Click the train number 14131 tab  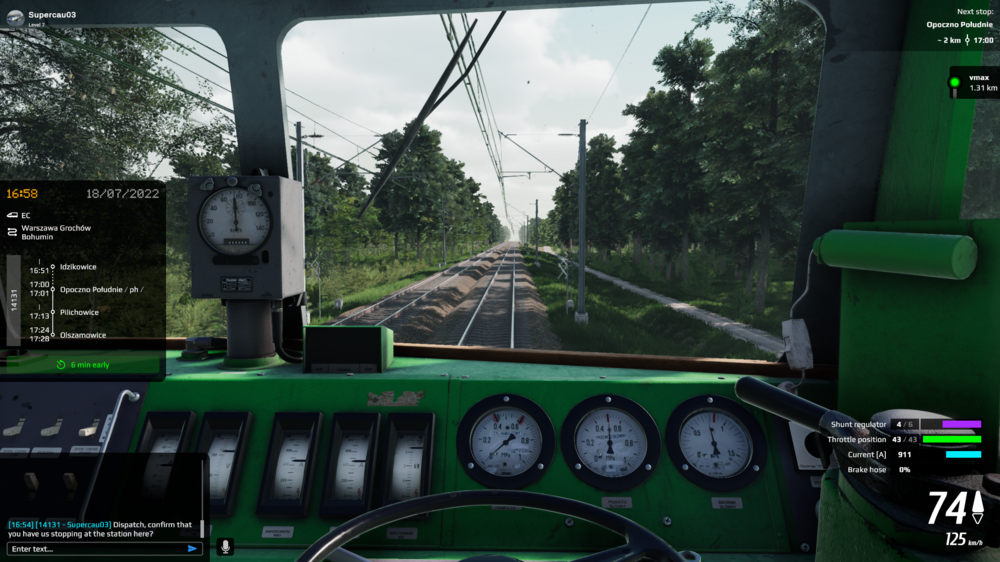(14, 300)
